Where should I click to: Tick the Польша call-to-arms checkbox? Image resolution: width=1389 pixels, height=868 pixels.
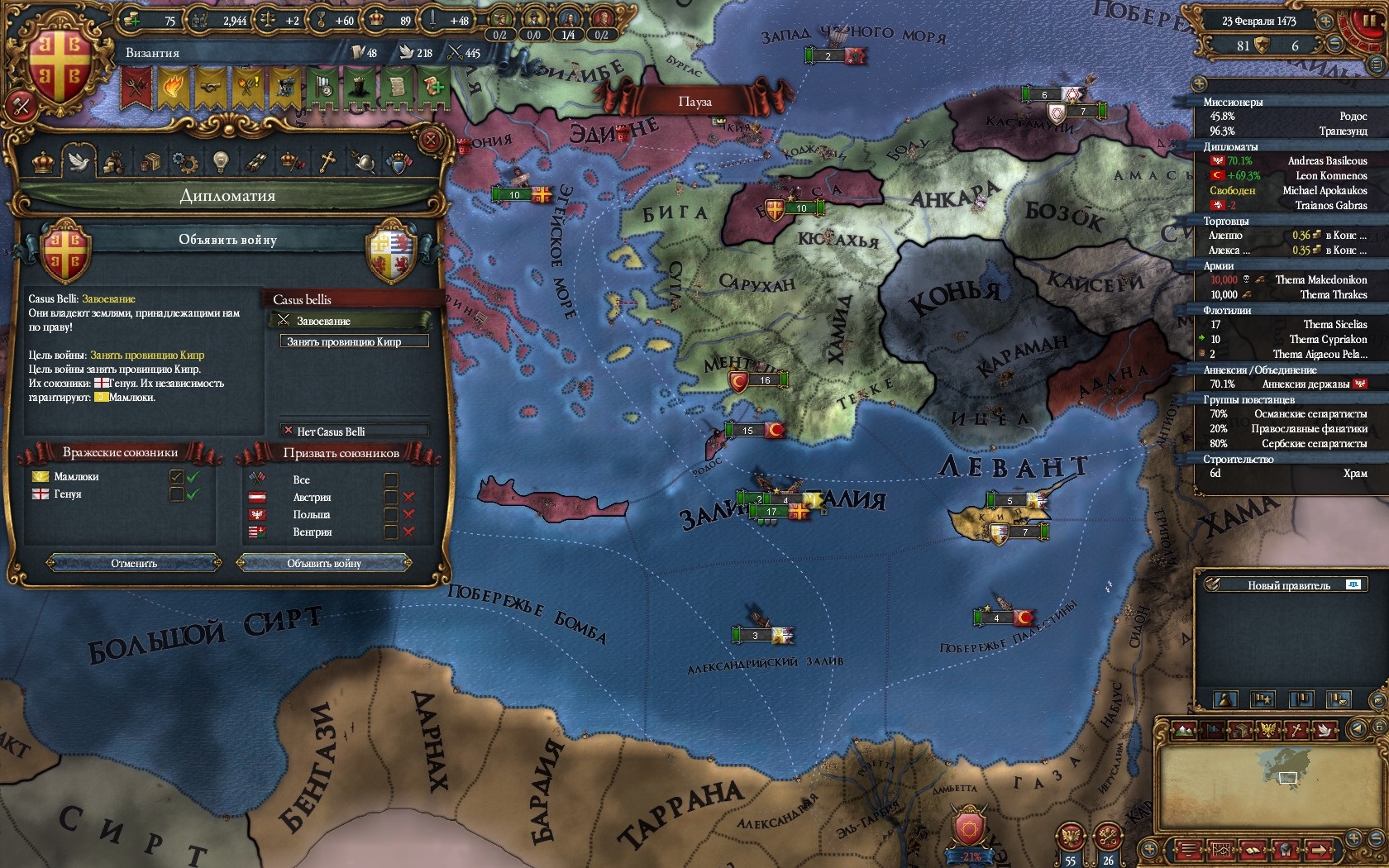click(x=391, y=515)
